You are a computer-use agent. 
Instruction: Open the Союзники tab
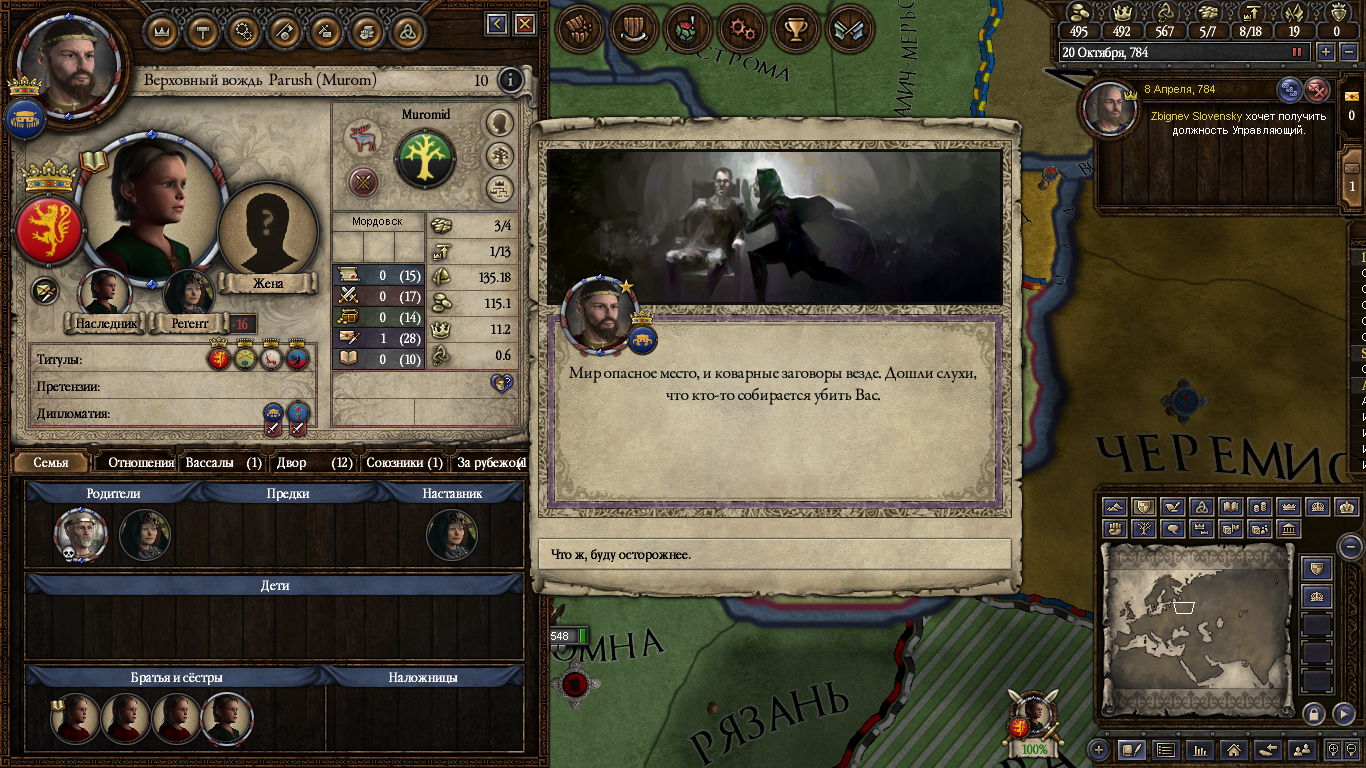coord(404,463)
